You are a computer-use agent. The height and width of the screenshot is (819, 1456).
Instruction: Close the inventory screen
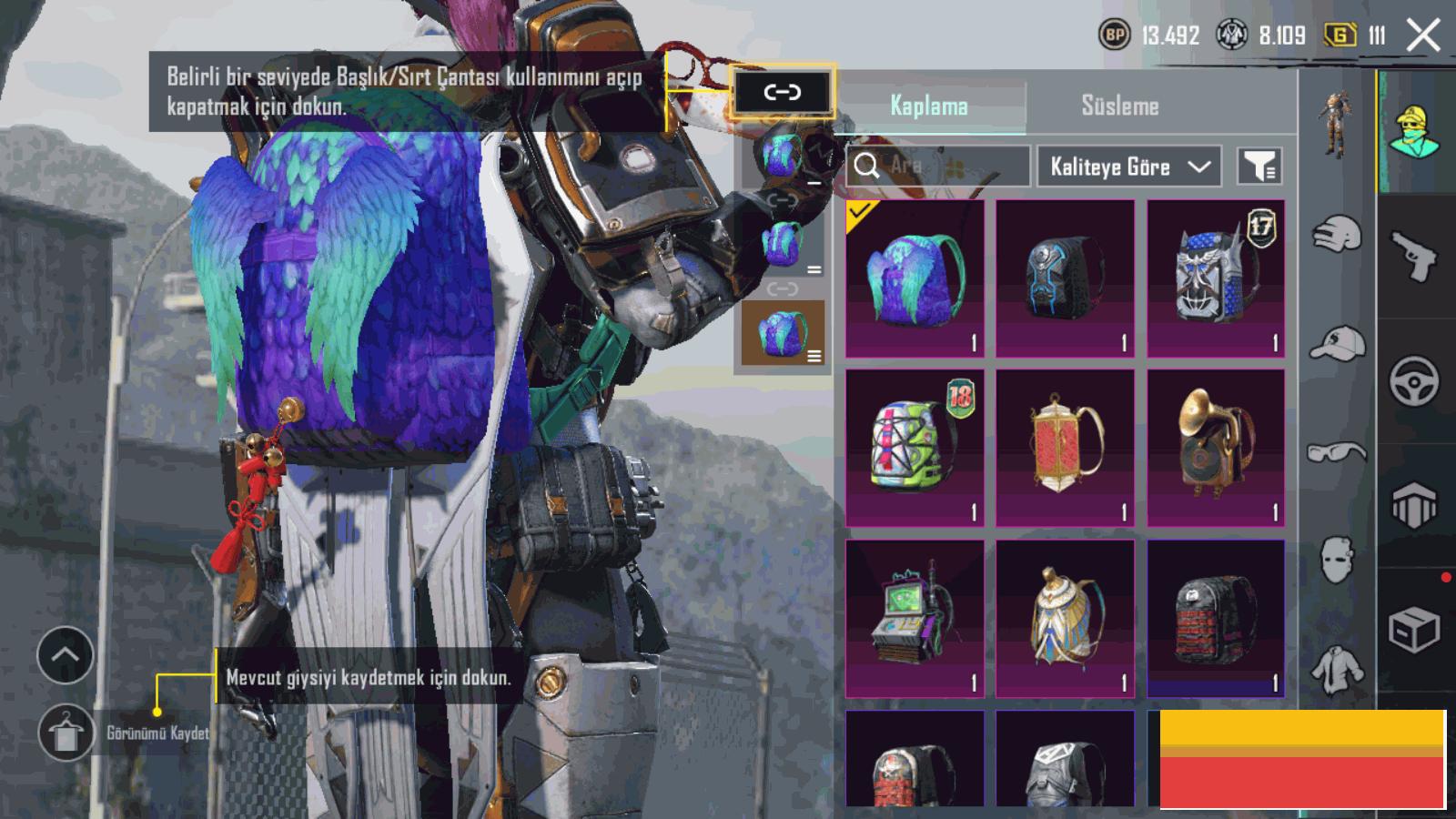(1423, 36)
